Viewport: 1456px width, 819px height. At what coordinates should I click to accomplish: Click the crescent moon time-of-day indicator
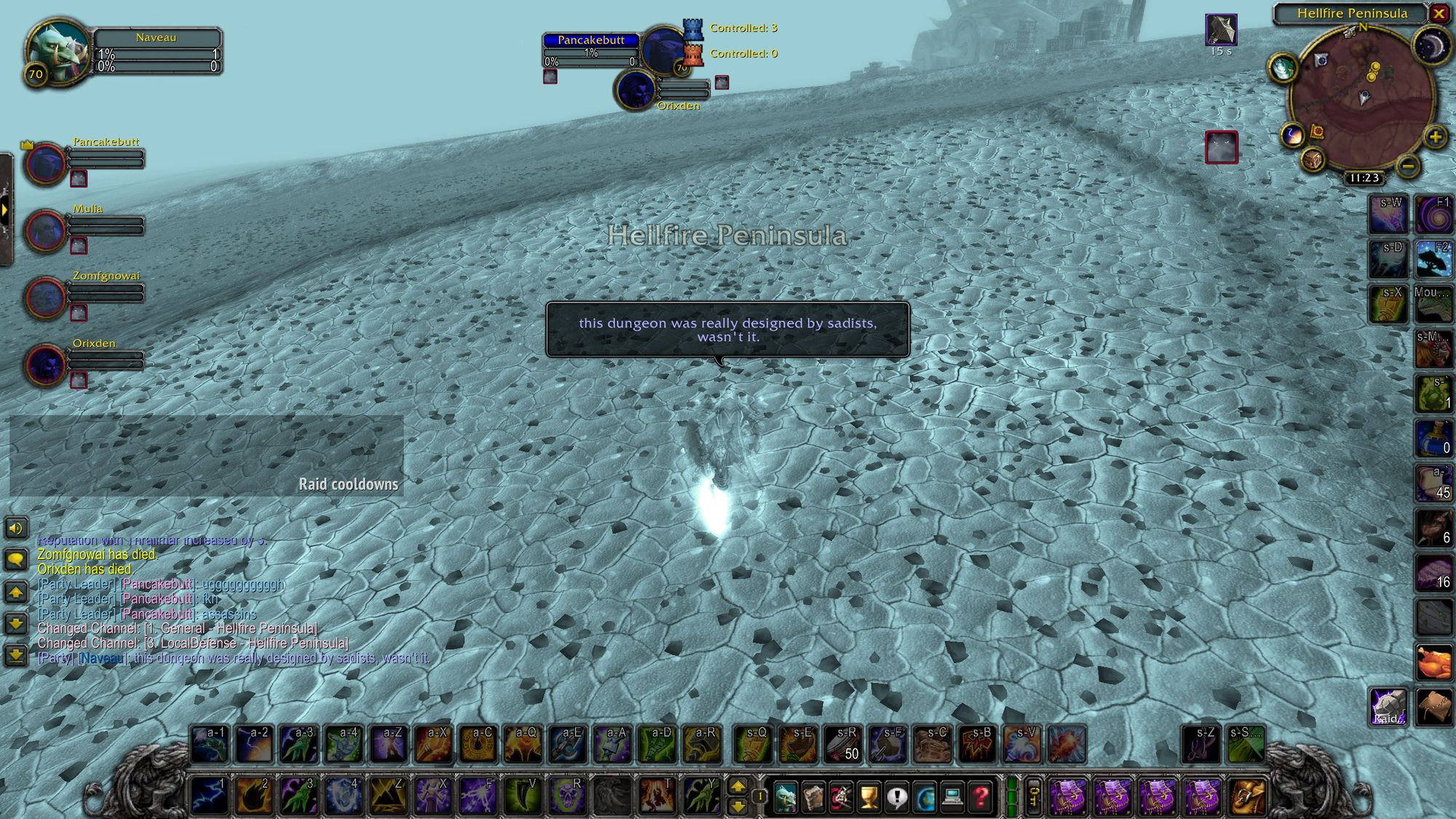pyautogui.click(x=1431, y=46)
